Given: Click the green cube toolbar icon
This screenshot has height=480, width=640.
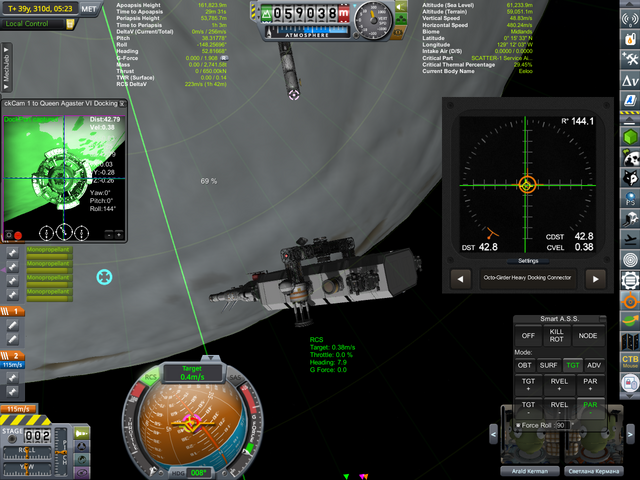Looking at the screenshot, I should coord(630,135).
